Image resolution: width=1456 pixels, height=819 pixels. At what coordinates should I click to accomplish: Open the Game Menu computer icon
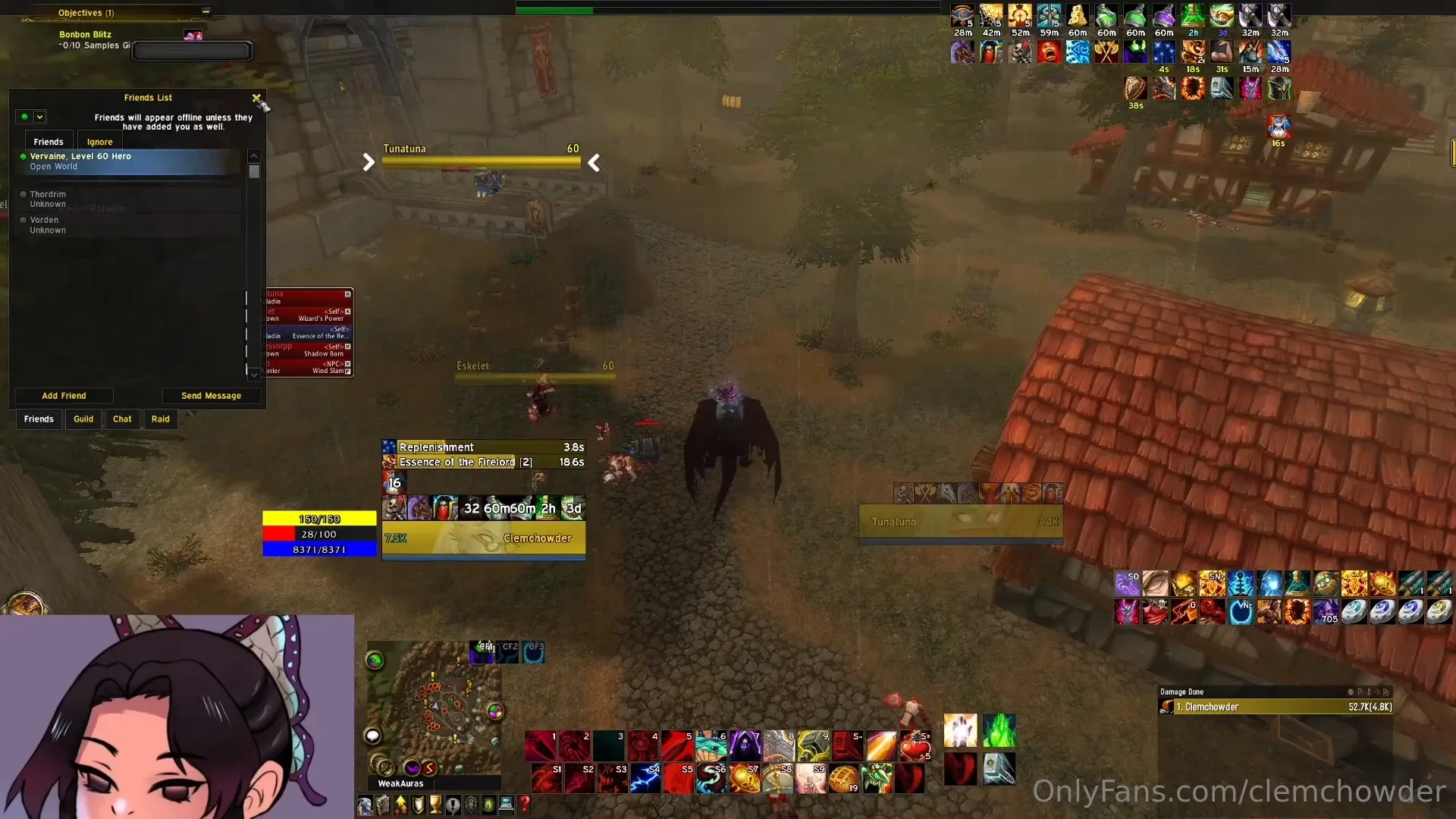click(505, 805)
